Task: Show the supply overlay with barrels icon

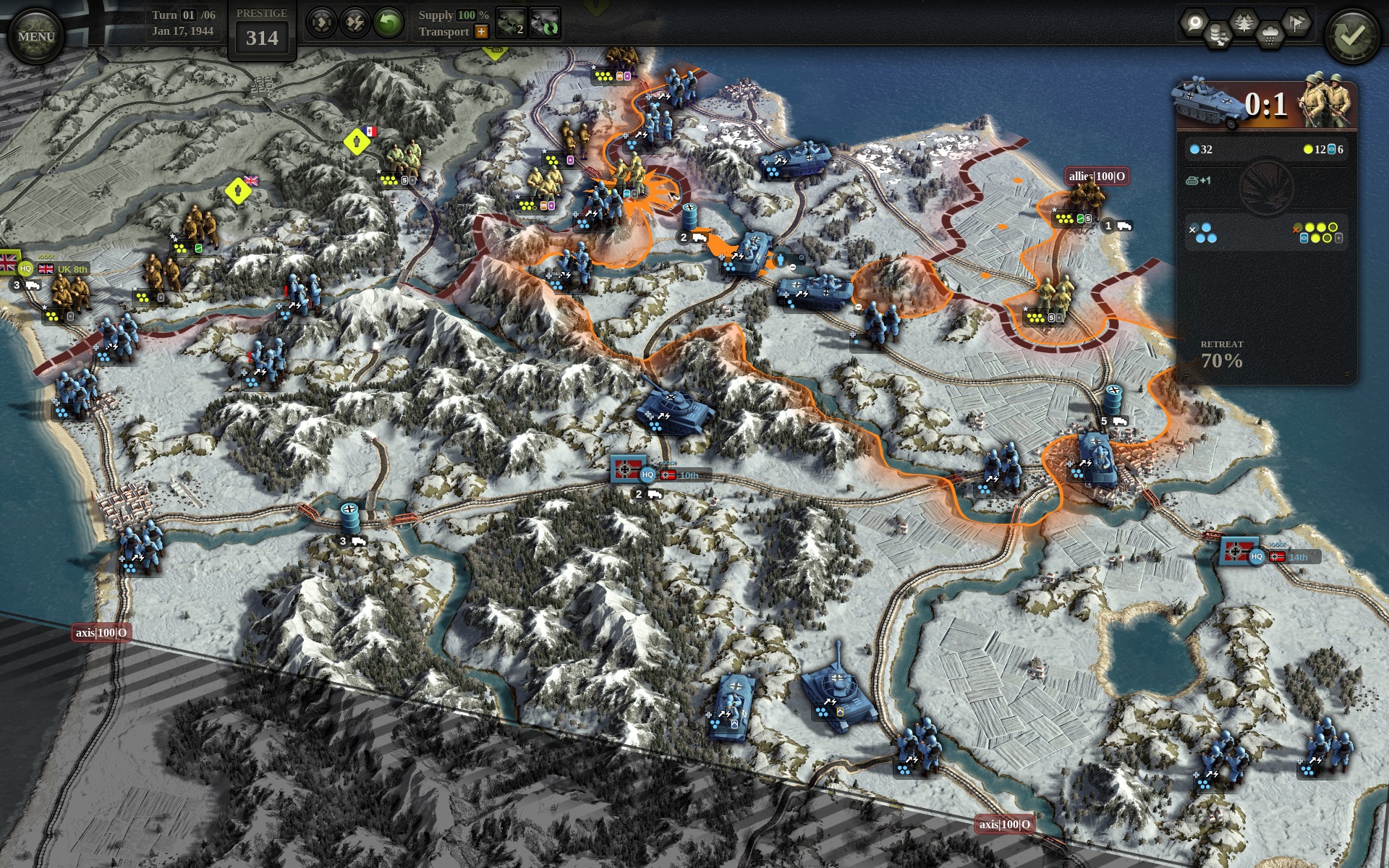Action: (x=1219, y=35)
